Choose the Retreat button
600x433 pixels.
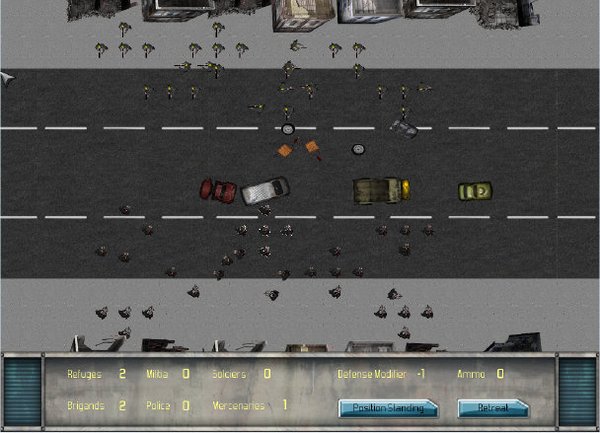[492, 407]
